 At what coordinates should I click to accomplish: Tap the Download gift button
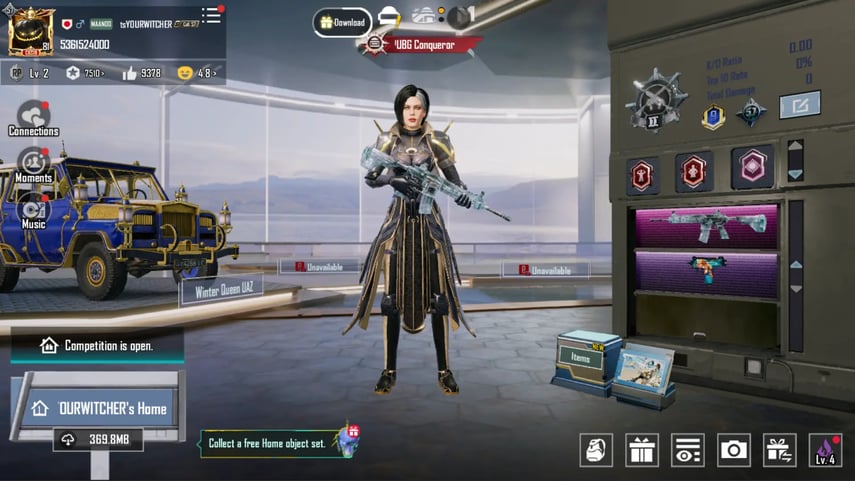(342, 21)
